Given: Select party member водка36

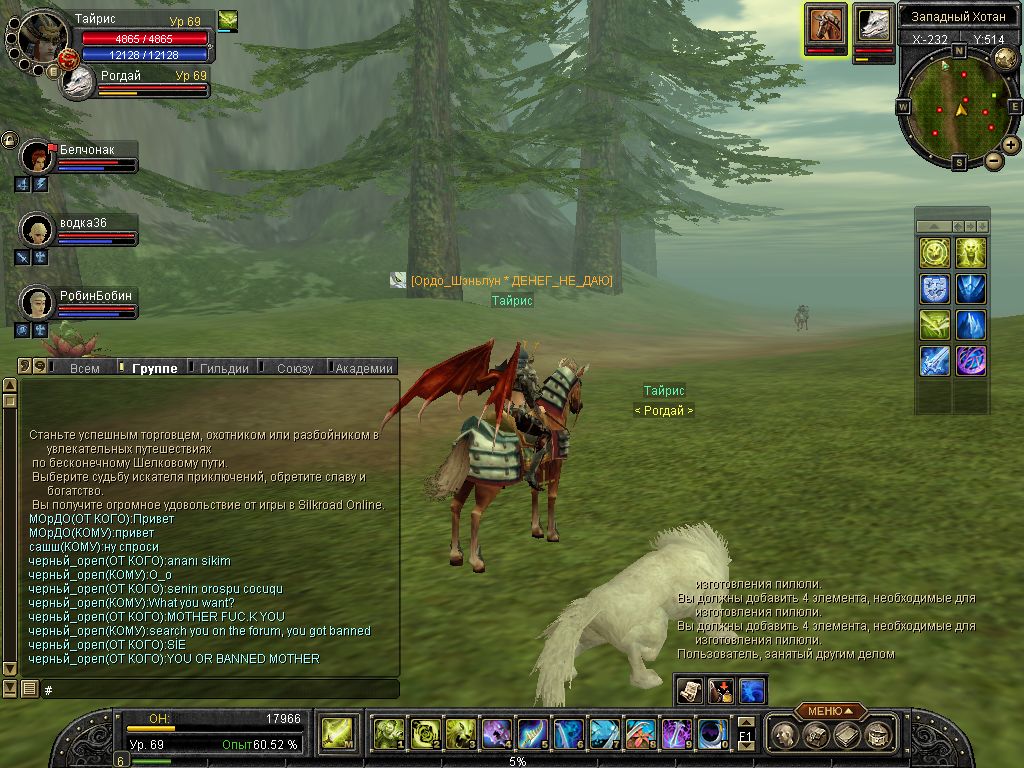Looking at the screenshot, I should click(x=38, y=230).
